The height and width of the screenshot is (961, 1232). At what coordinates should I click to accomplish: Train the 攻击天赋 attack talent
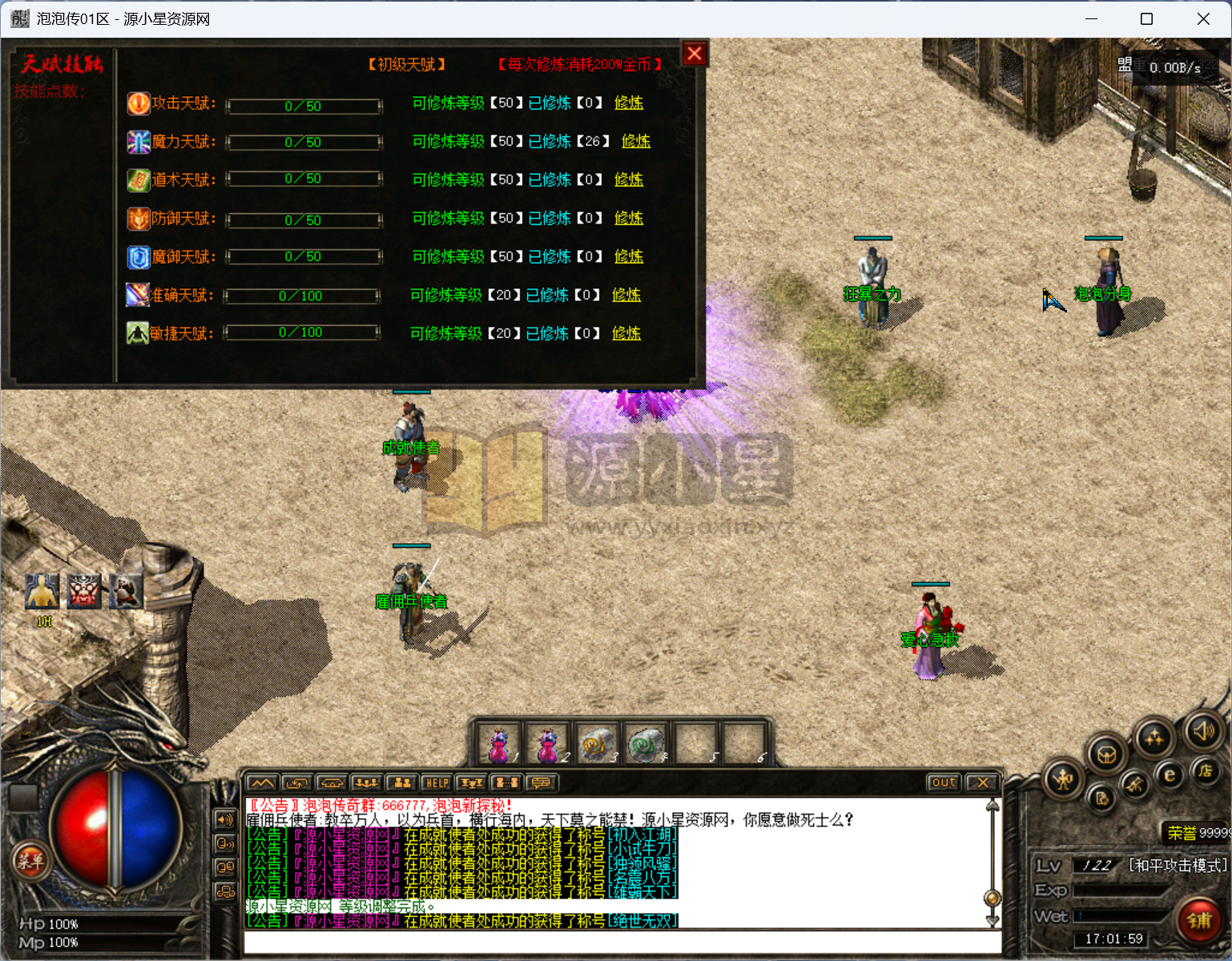(x=629, y=103)
